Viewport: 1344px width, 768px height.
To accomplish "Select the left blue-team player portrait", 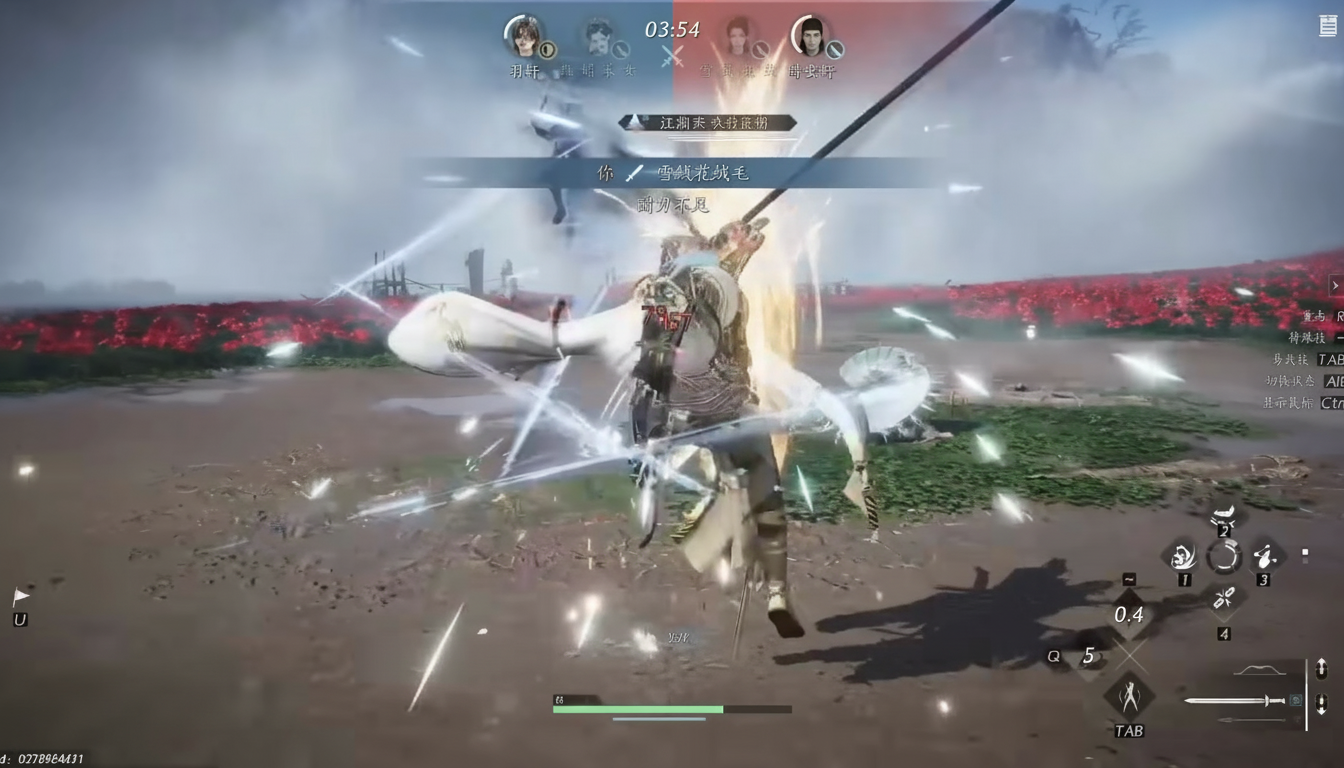I will pyautogui.click(x=523, y=36).
